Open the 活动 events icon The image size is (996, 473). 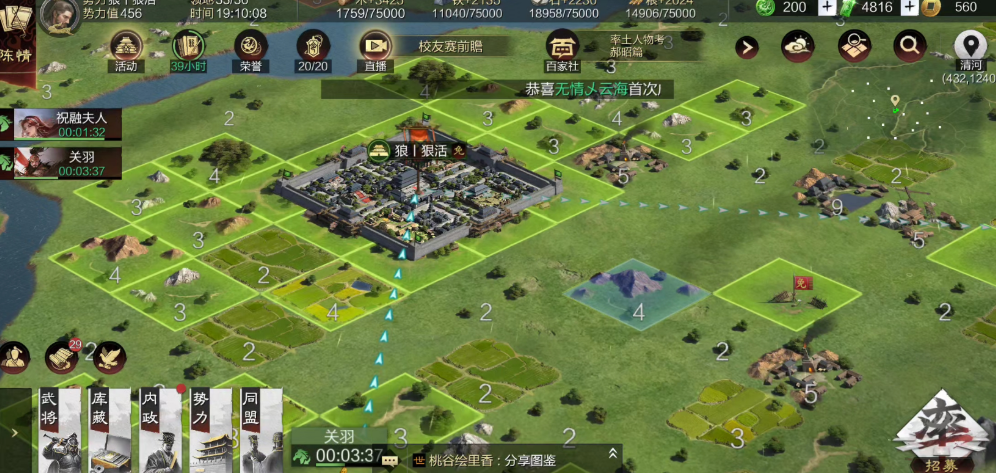[126, 47]
